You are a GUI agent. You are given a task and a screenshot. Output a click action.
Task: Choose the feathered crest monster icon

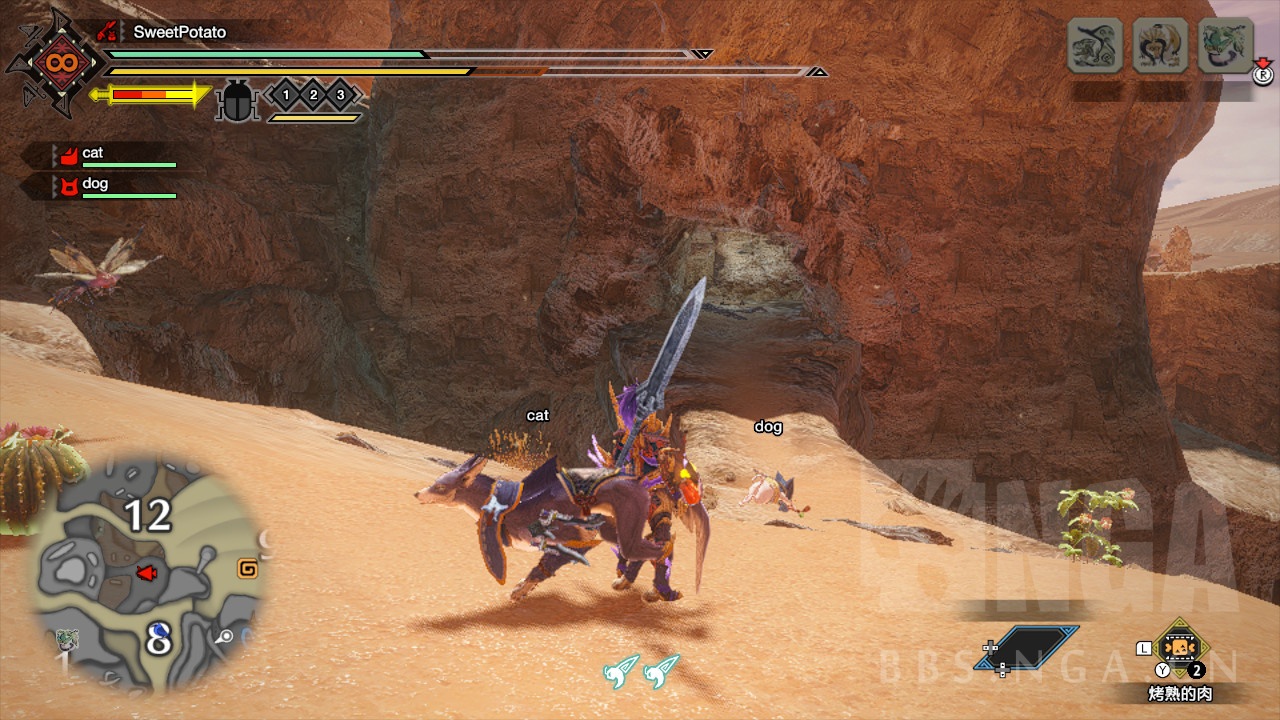point(1160,45)
